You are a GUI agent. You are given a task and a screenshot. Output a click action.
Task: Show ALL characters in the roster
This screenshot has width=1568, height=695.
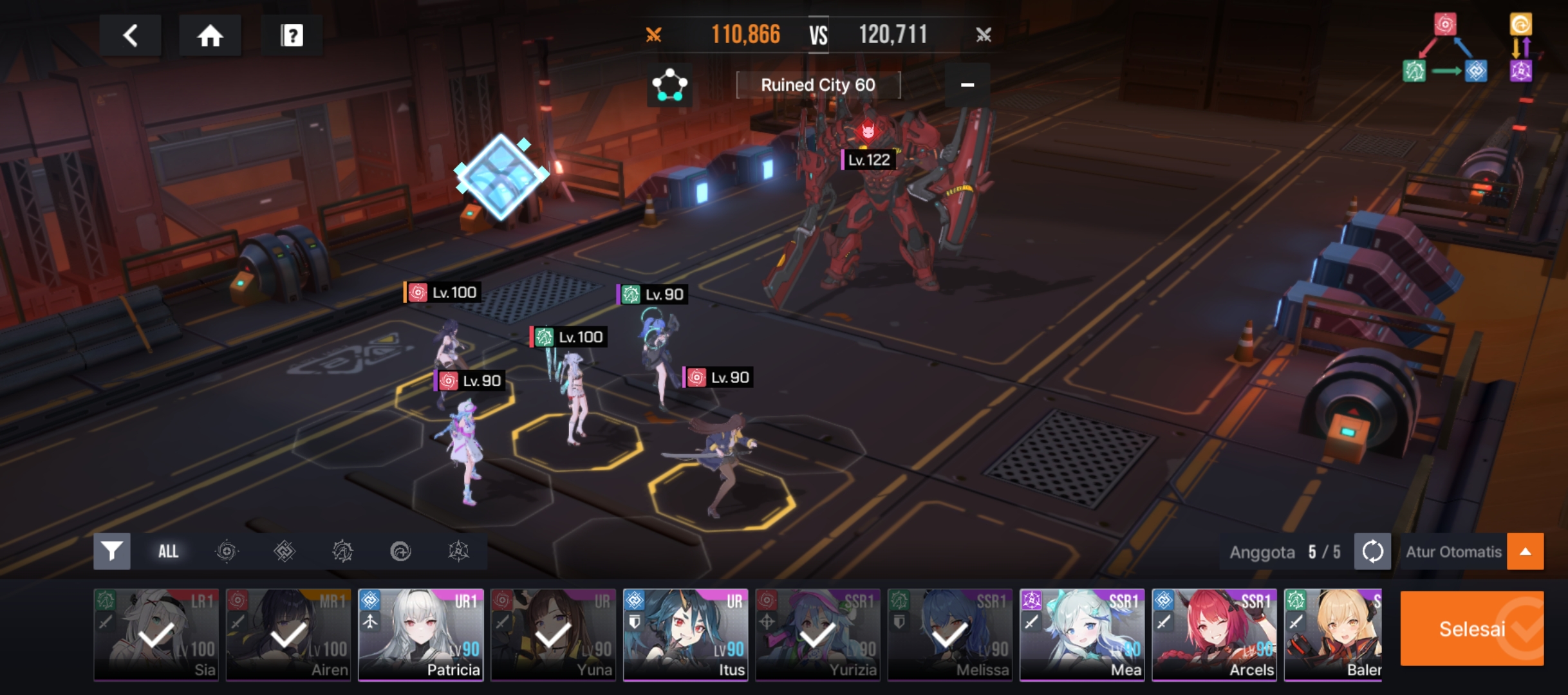(168, 551)
